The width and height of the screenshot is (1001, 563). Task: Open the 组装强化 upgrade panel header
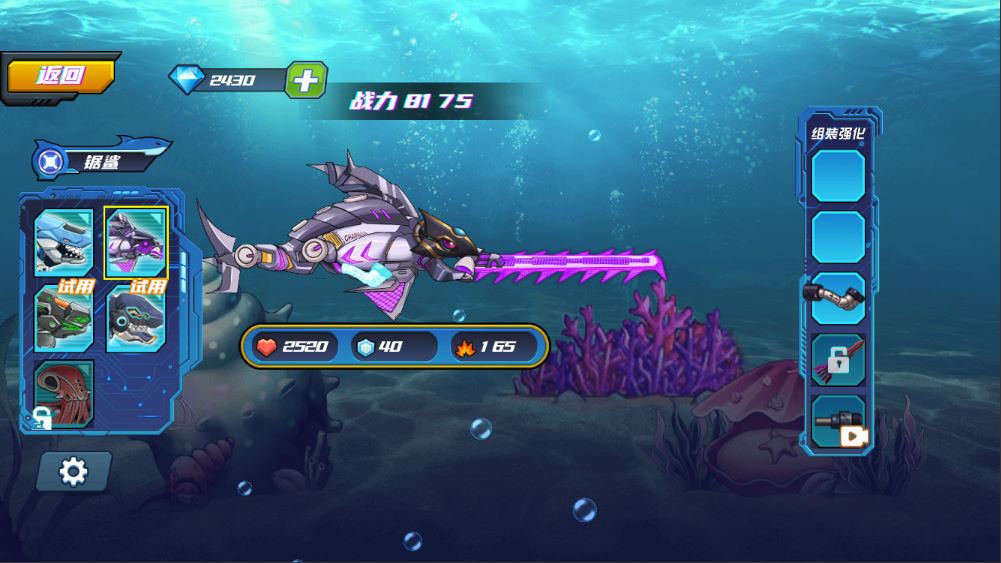838,133
